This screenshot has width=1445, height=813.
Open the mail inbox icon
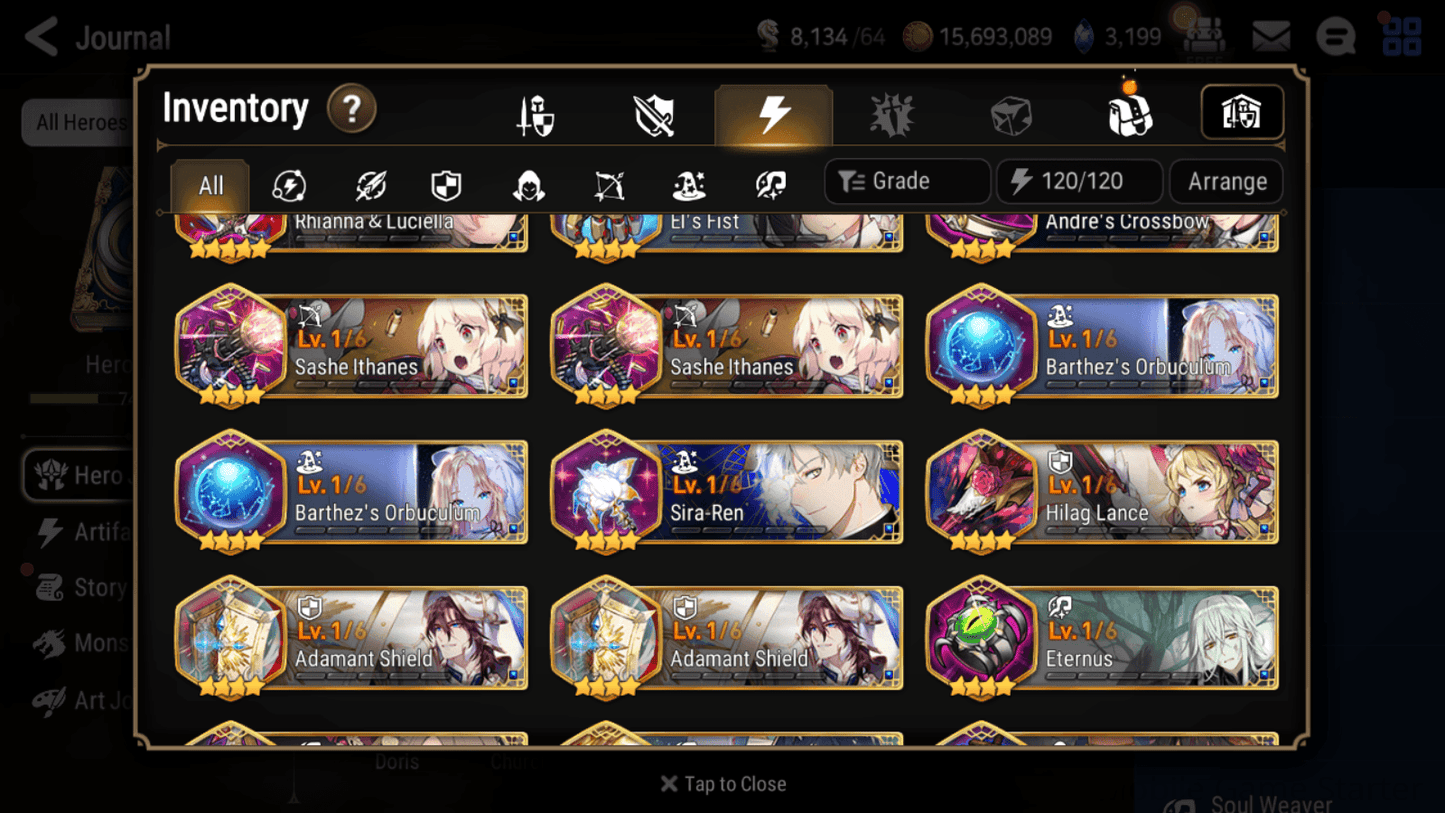point(1271,36)
